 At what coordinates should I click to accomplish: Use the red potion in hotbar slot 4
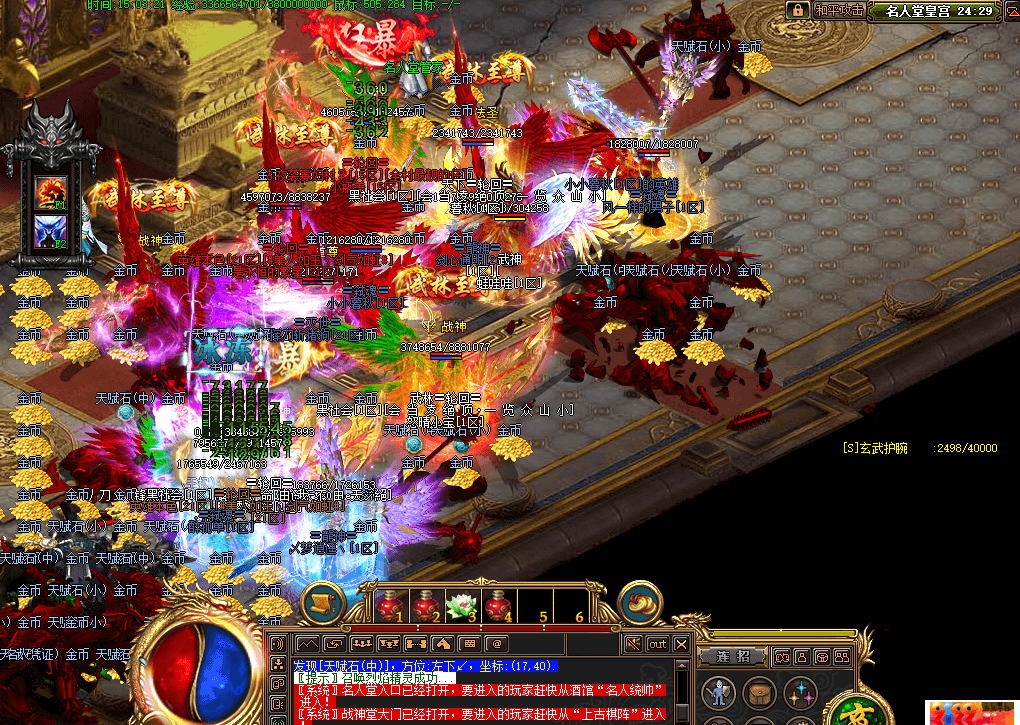click(x=497, y=606)
